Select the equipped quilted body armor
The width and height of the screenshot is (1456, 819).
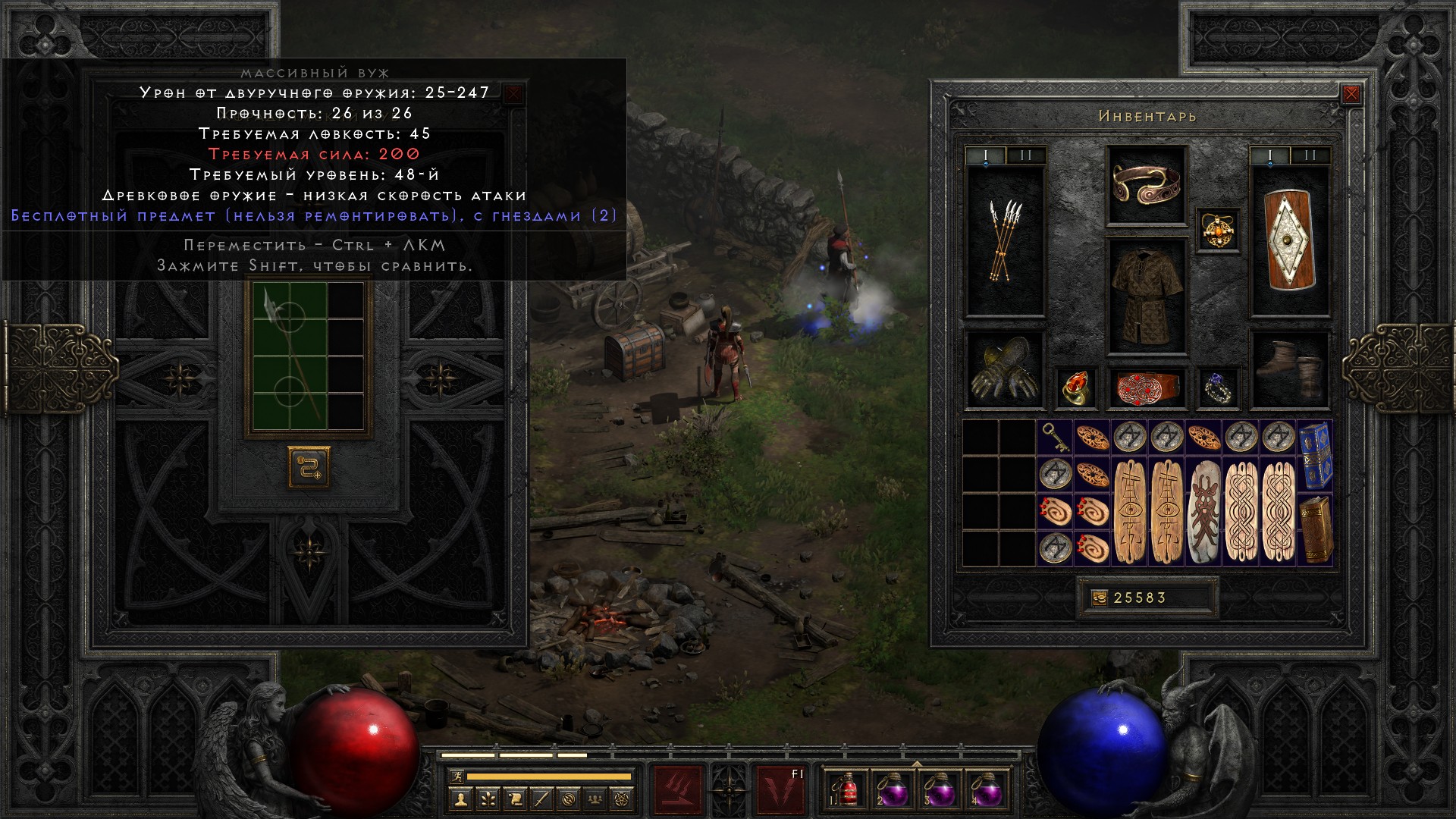tap(1146, 297)
